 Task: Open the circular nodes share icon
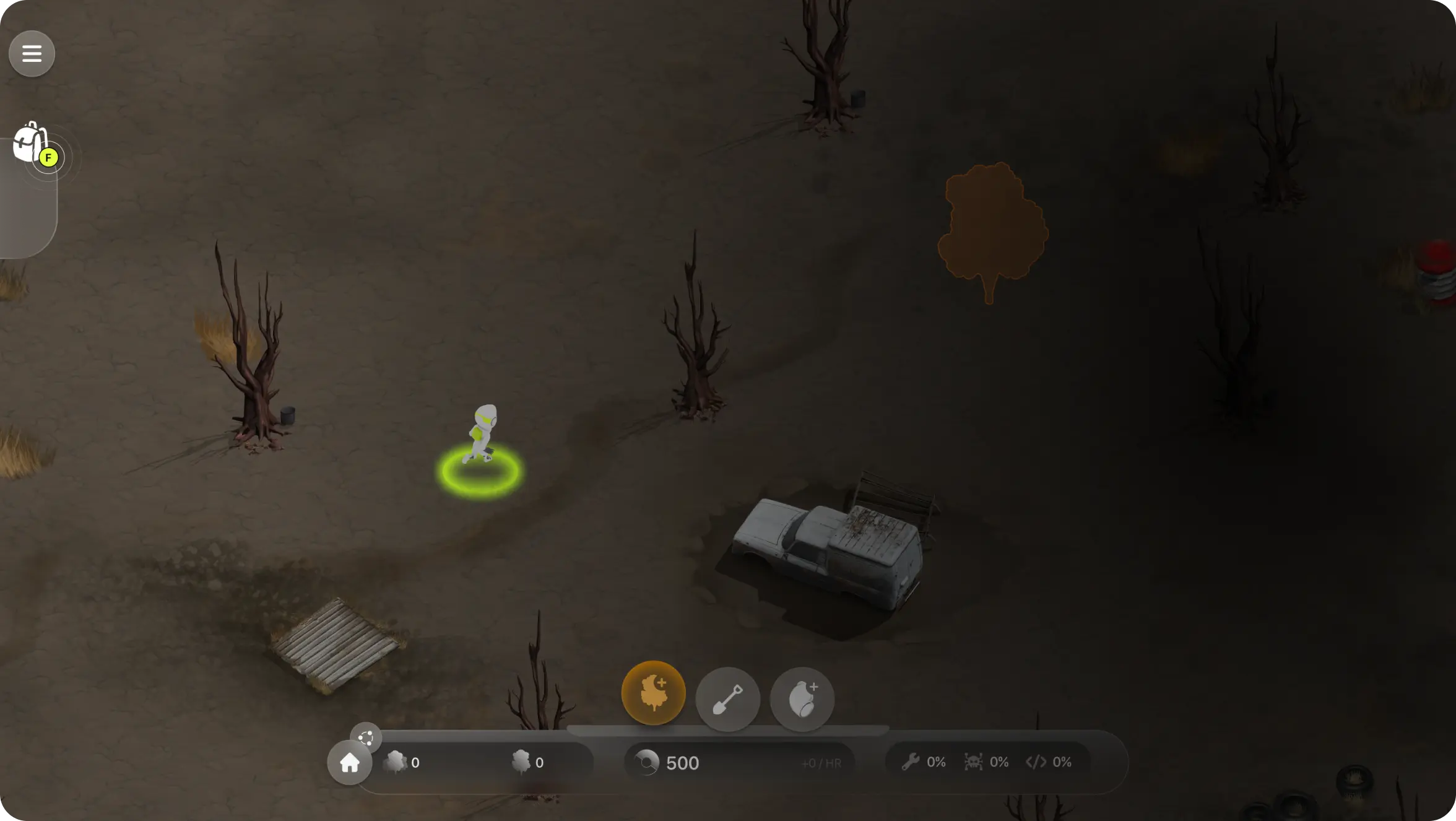click(x=365, y=737)
